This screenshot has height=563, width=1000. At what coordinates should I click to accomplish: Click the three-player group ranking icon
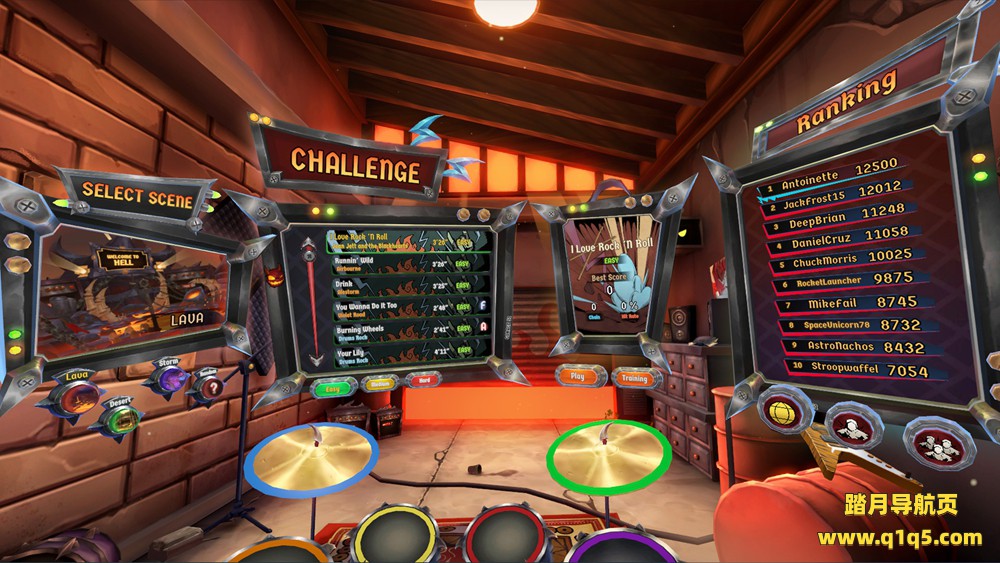point(938,441)
